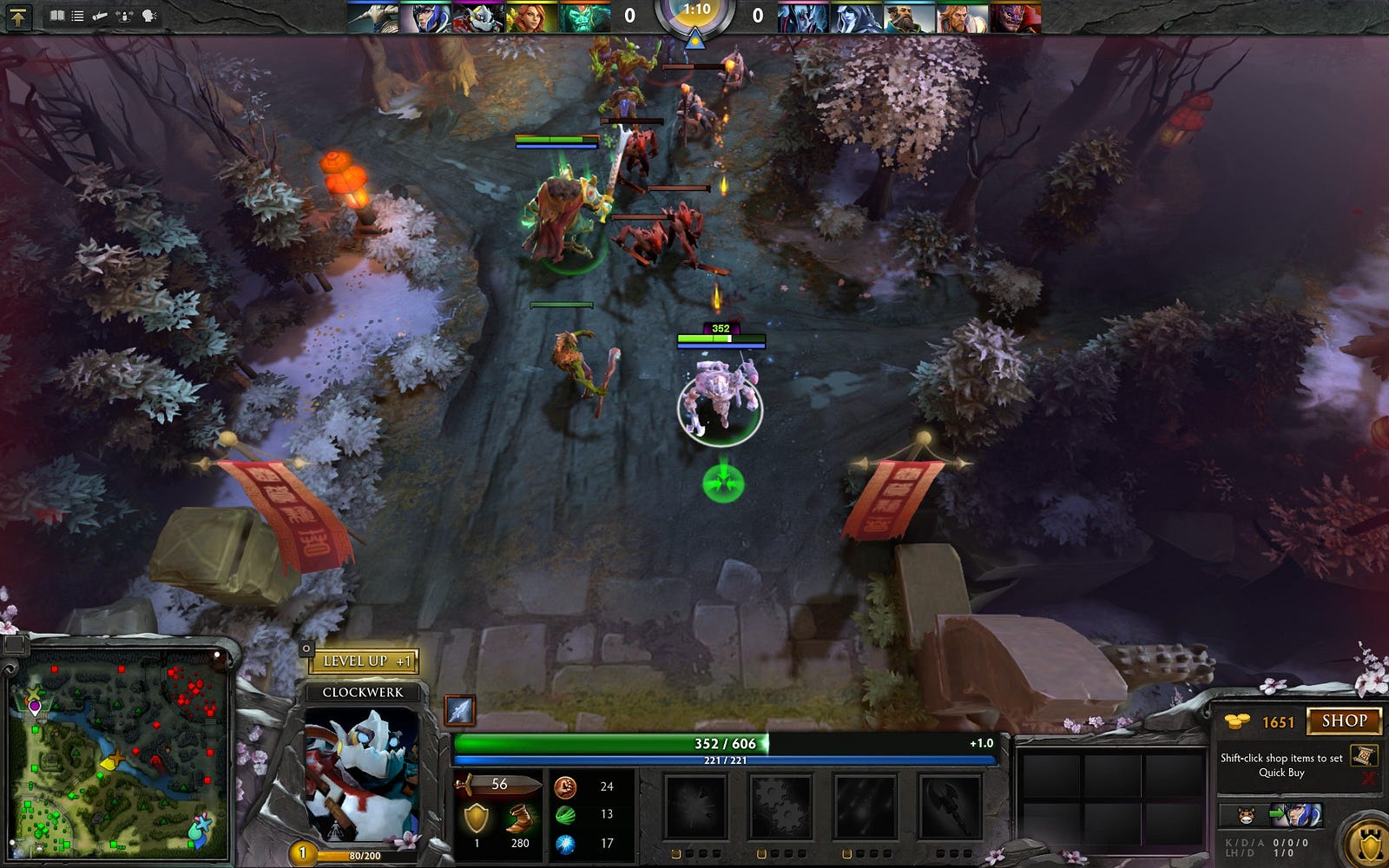This screenshot has width=1389, height=868.
Task: Select Omniknight's portrait in the top bar
Action: pyautogui.click(x=962, y=16)
